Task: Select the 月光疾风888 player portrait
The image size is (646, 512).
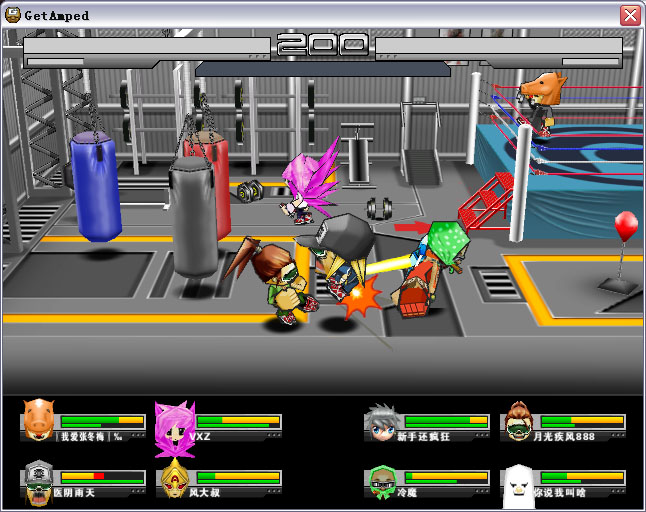Action: [518, 421]
